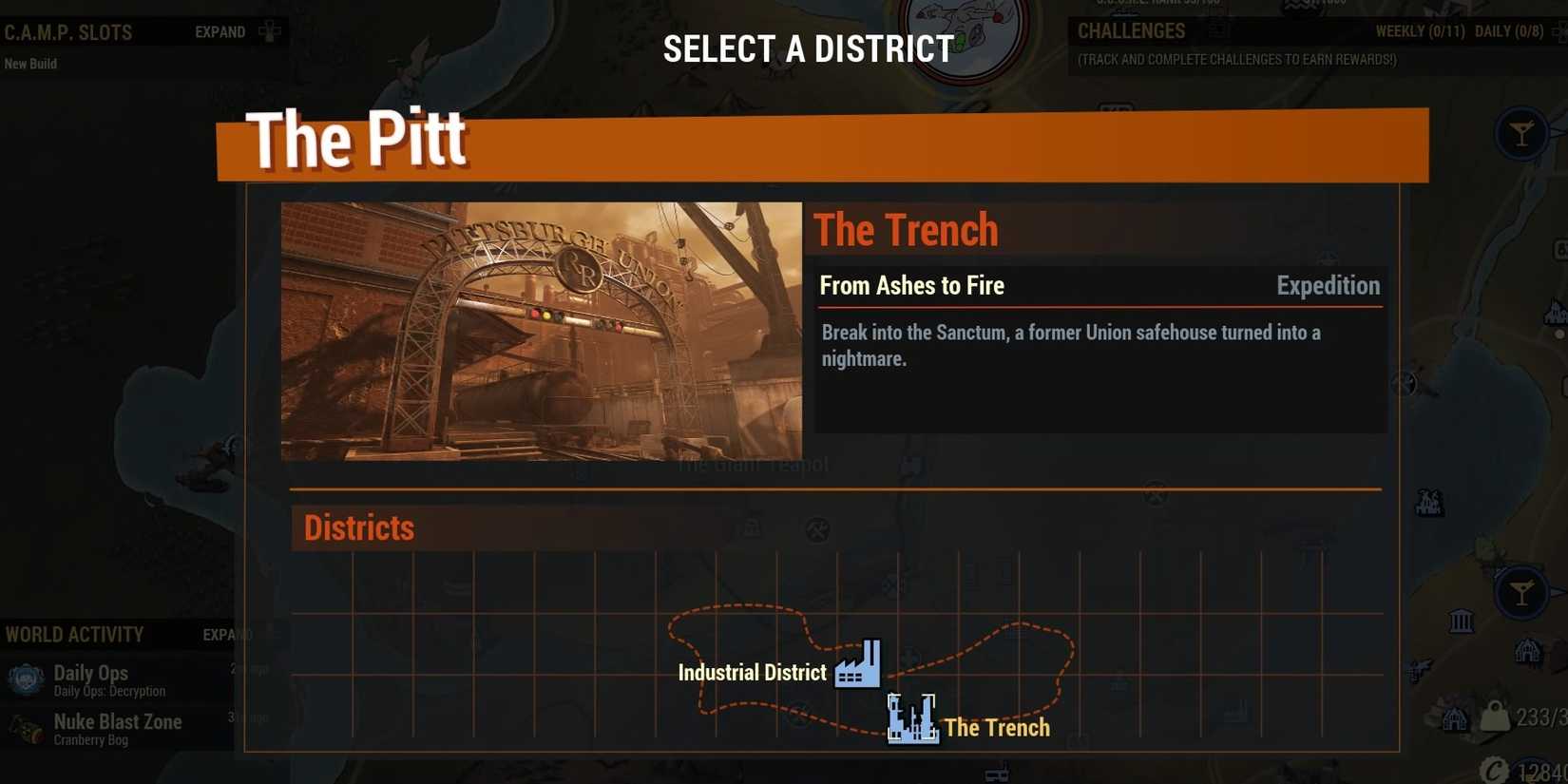Click the Nuke Blast Zone icon

tap(25, 728)
